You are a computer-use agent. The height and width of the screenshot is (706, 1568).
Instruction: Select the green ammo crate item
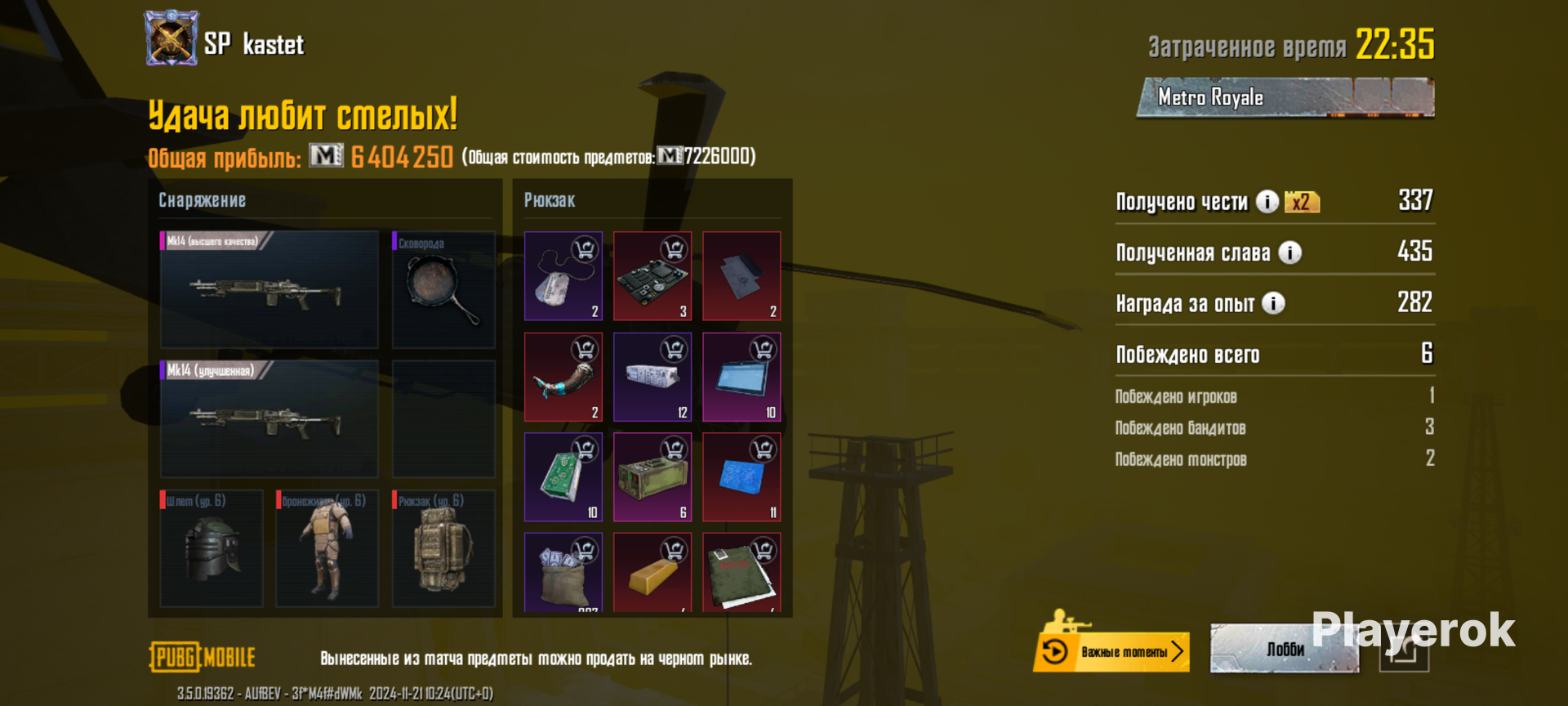(x=652, y=476)
